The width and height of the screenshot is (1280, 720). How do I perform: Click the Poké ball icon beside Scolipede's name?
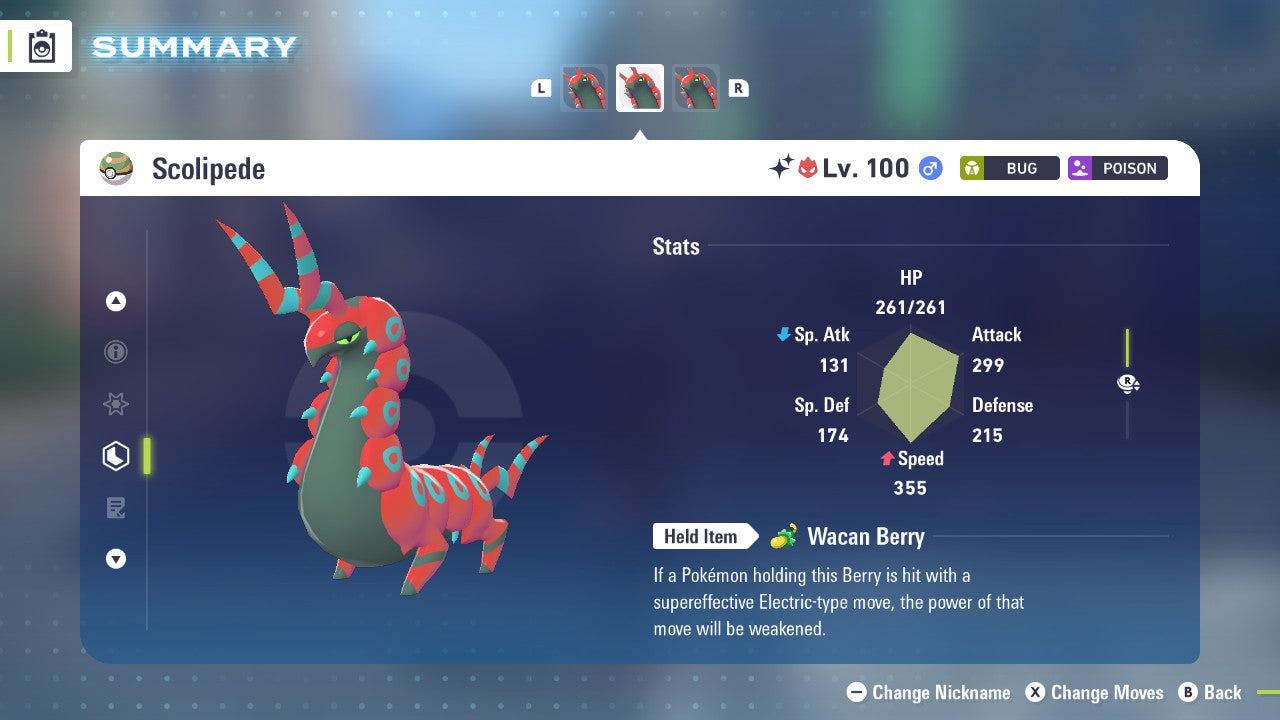point(117,168)
